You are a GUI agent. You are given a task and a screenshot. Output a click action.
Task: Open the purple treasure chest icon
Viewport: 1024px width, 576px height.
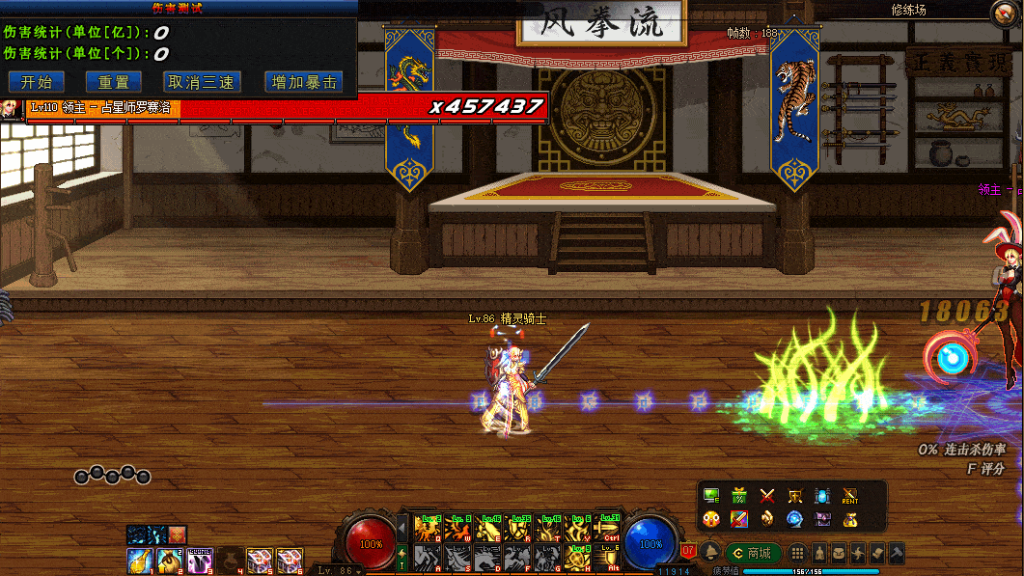(822, 518)
